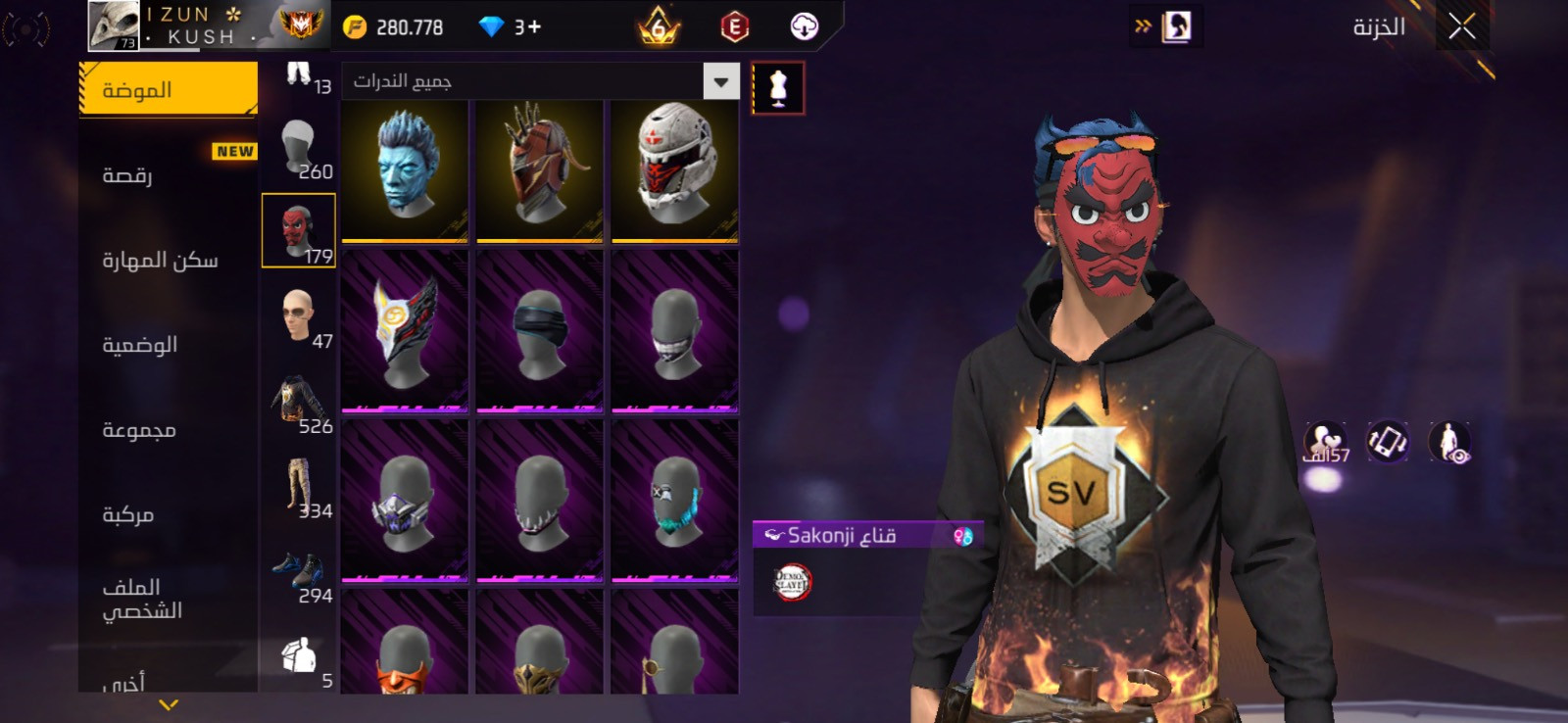1568x723 pixels.
Task: Open the jacket tops category
Action: (299, 402)
